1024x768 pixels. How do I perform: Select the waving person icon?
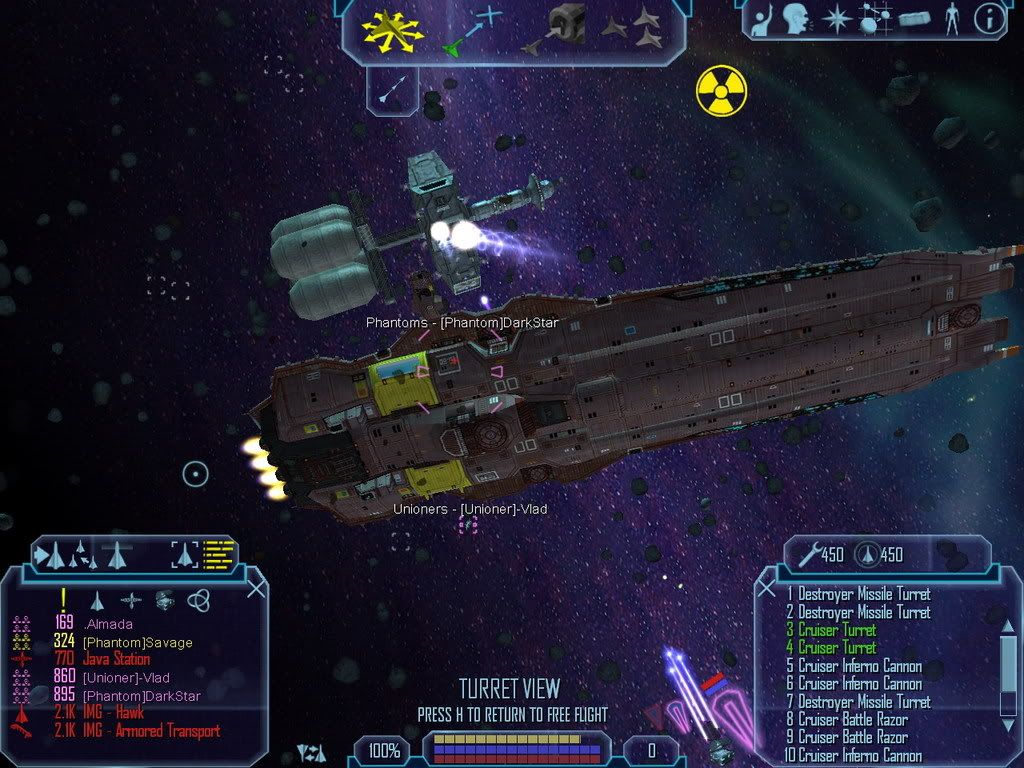click(763, 20)
